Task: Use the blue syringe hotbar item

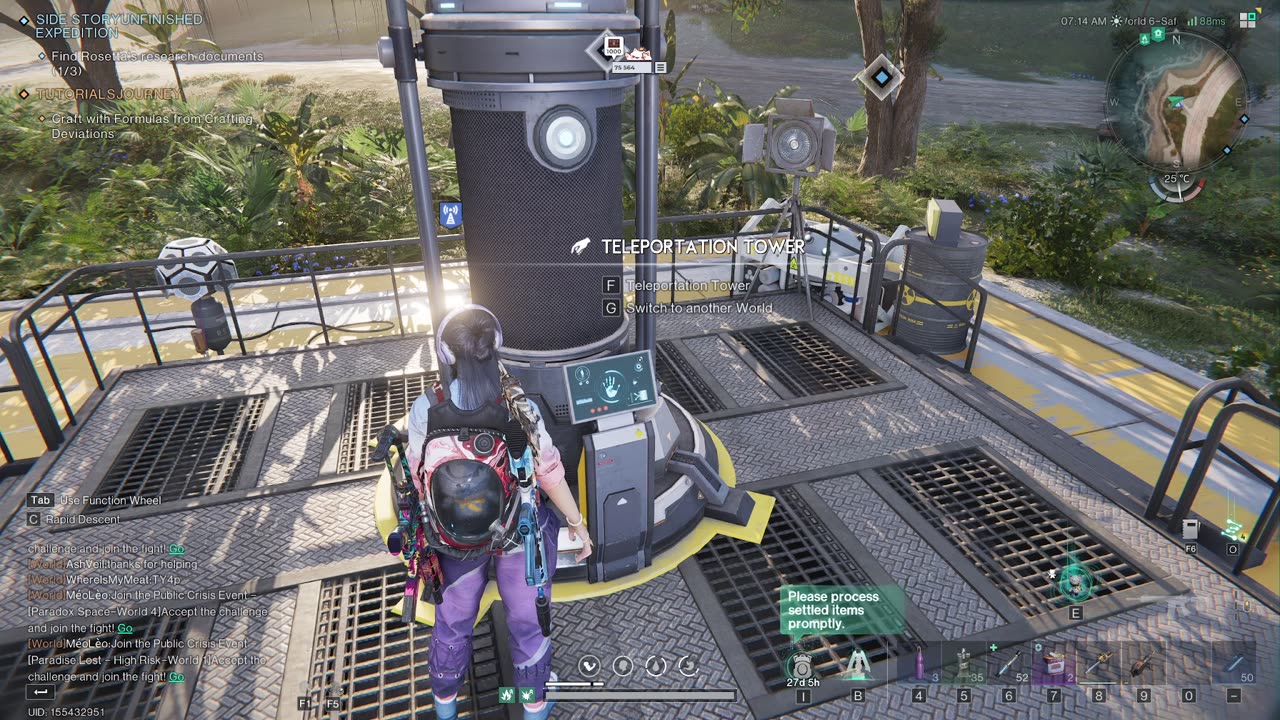Action: click(1007, 663)
